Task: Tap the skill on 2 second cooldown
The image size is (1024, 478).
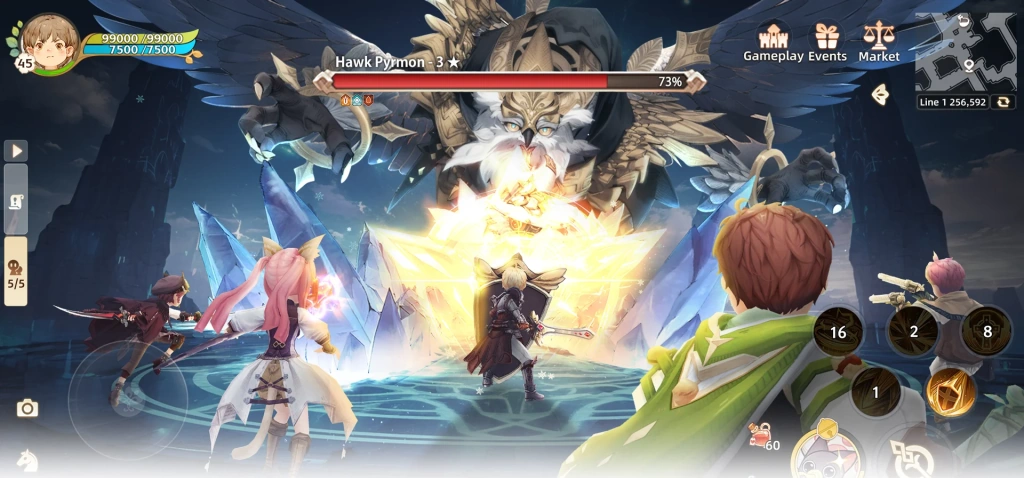Action: (913, 332)
